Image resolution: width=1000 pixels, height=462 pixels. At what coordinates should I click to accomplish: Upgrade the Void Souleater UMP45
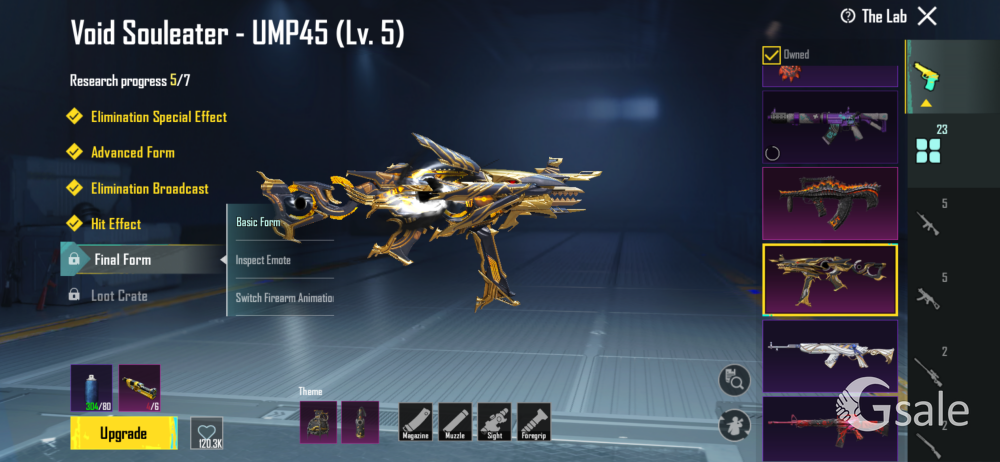coord(123,433)
